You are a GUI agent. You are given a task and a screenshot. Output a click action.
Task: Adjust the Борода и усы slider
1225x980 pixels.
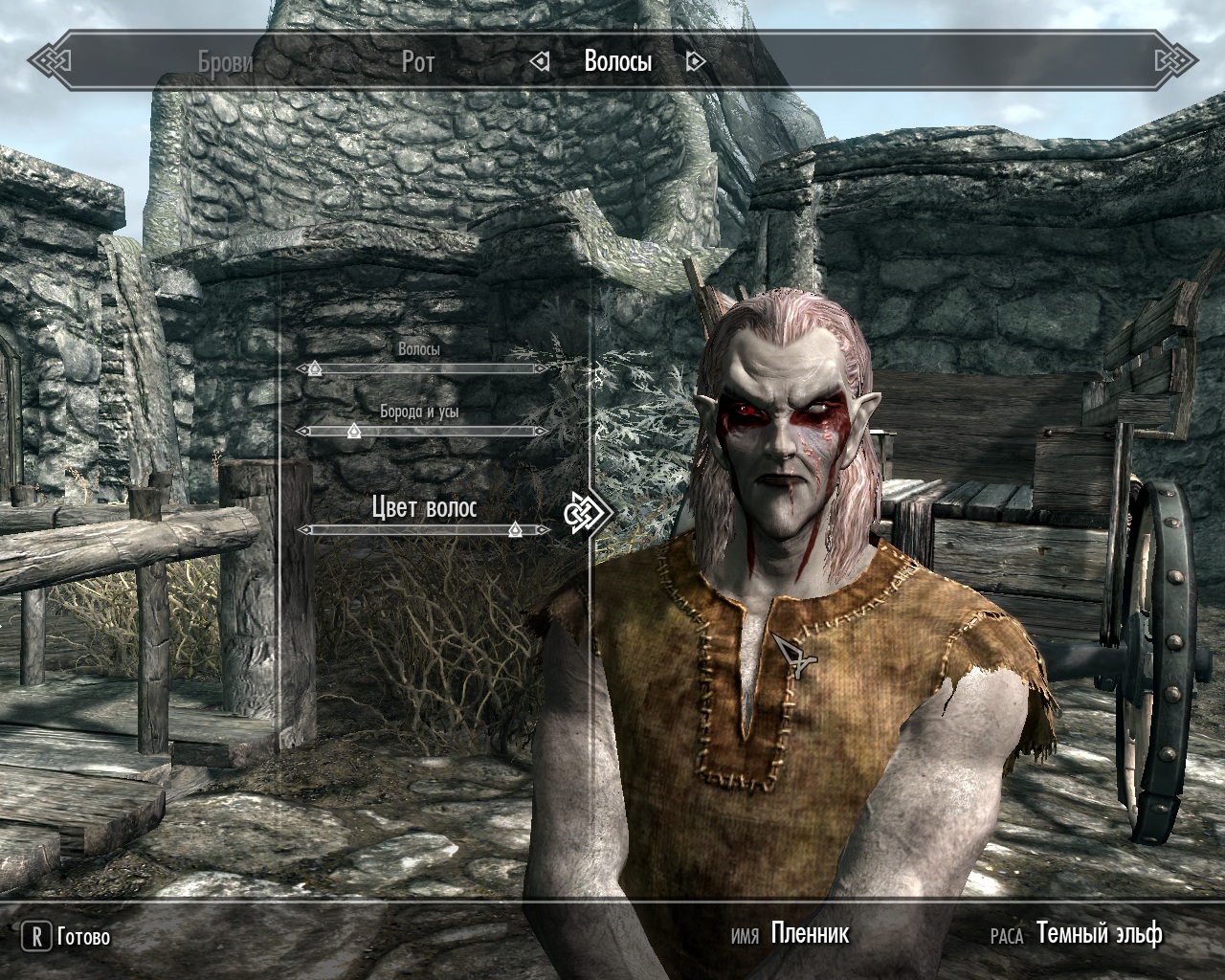[x=353, y=432]
